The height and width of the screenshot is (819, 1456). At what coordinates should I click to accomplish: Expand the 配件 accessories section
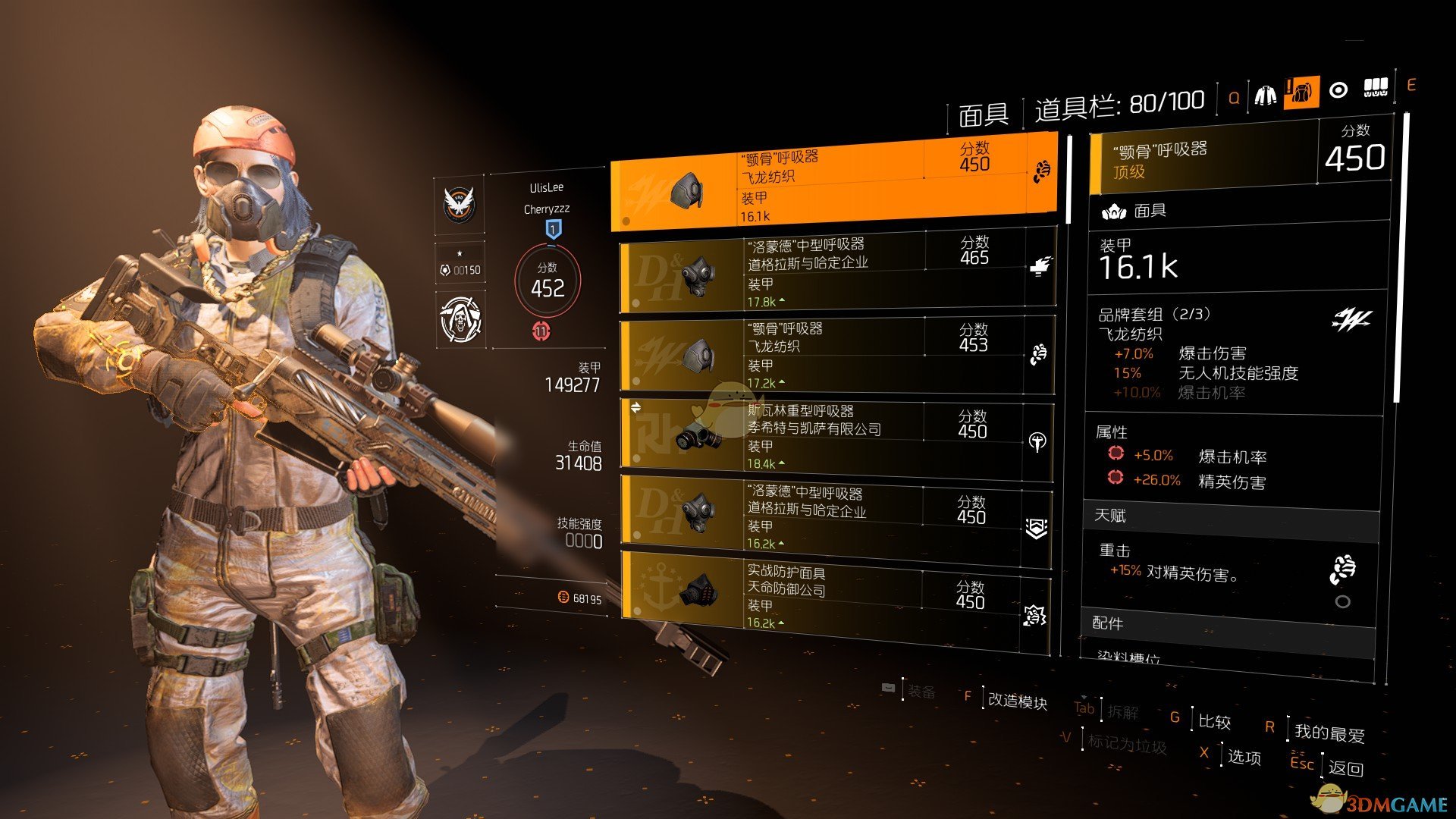point(1107,624)
